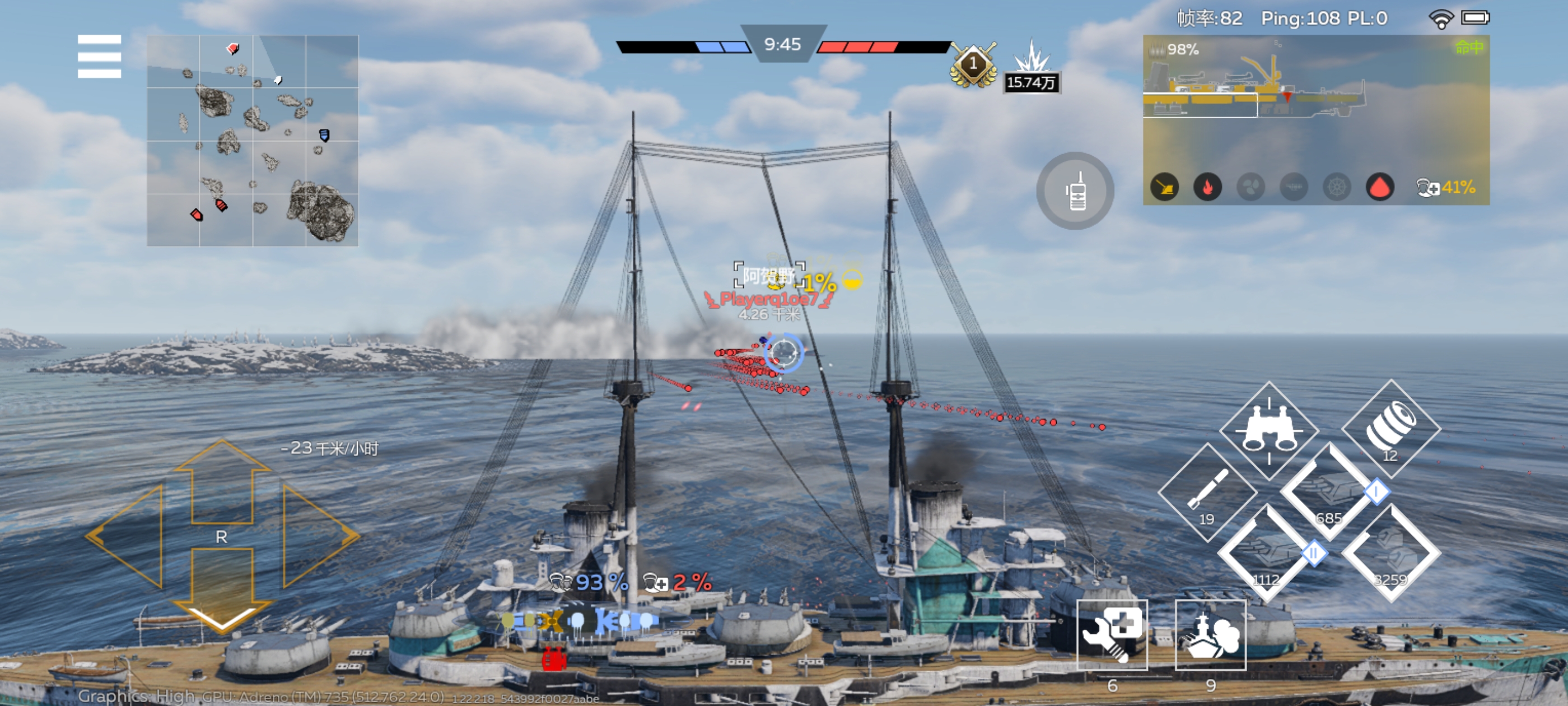Tap the radio communication button
1568x706 pixels.
[x=1075, y=191]
